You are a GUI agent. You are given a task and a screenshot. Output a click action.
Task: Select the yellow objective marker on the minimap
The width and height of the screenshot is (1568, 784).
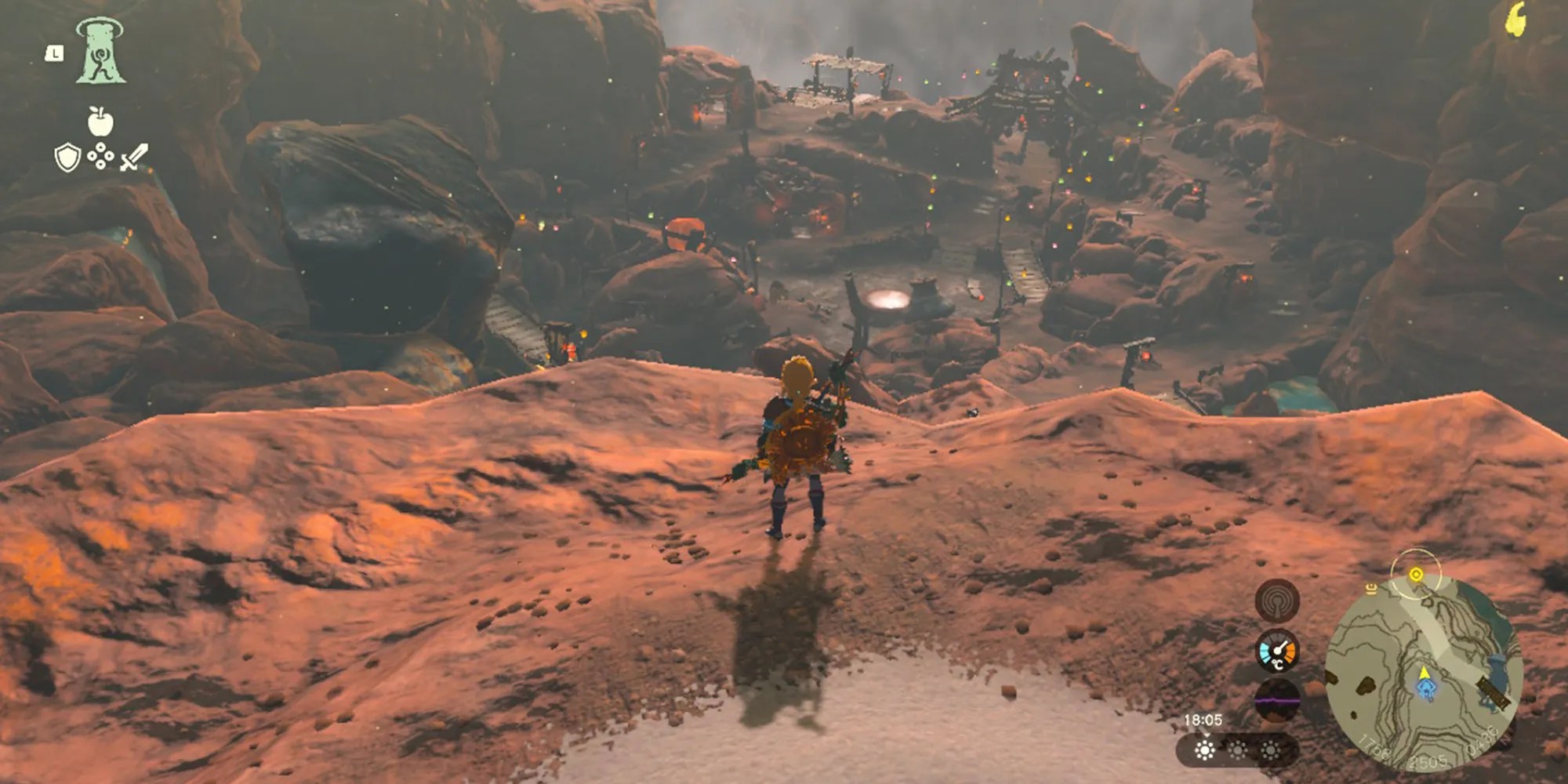(x=1415, y=575)
